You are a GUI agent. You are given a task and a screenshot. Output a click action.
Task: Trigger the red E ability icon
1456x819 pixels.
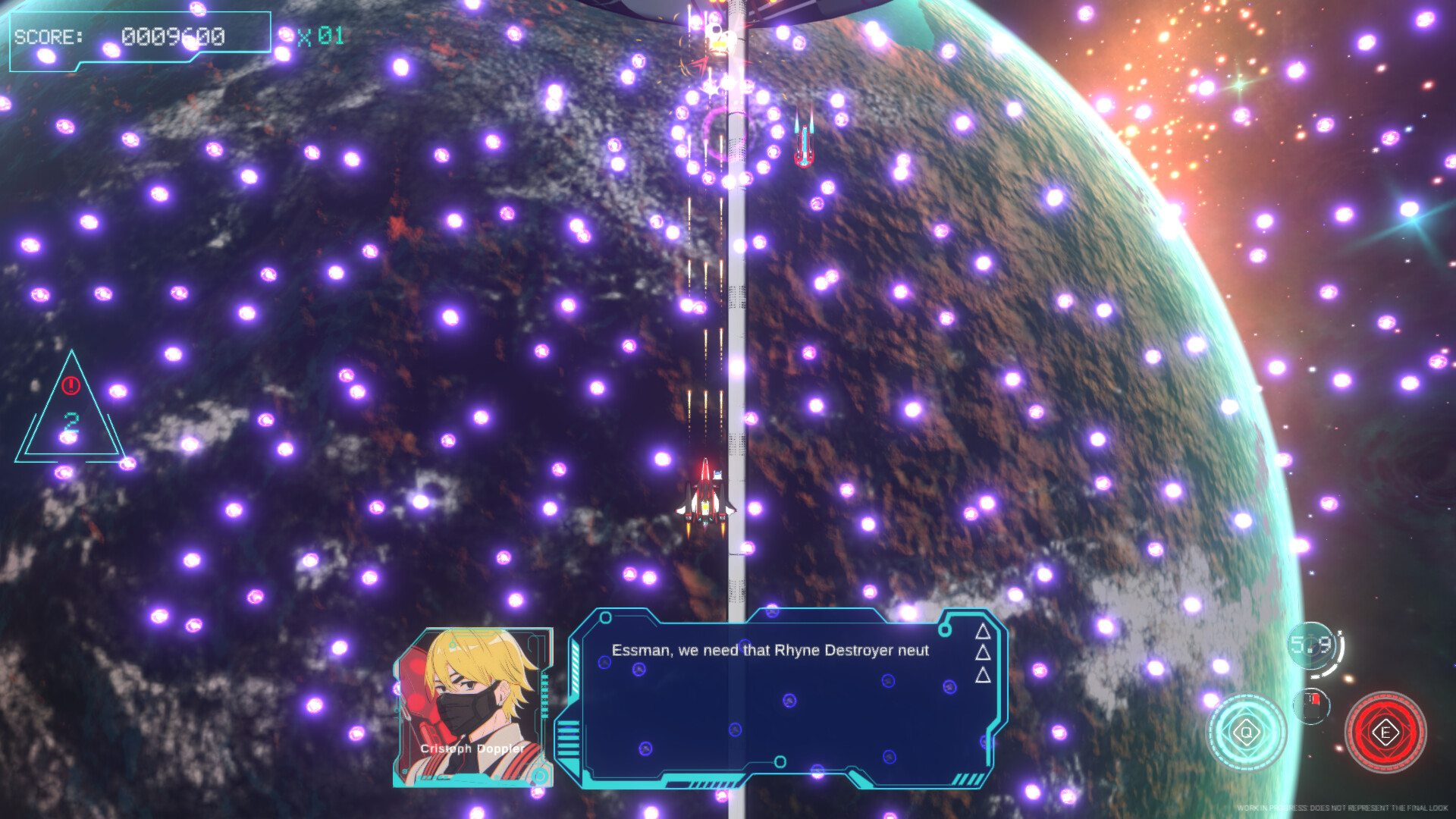[x=1385, y=732]
